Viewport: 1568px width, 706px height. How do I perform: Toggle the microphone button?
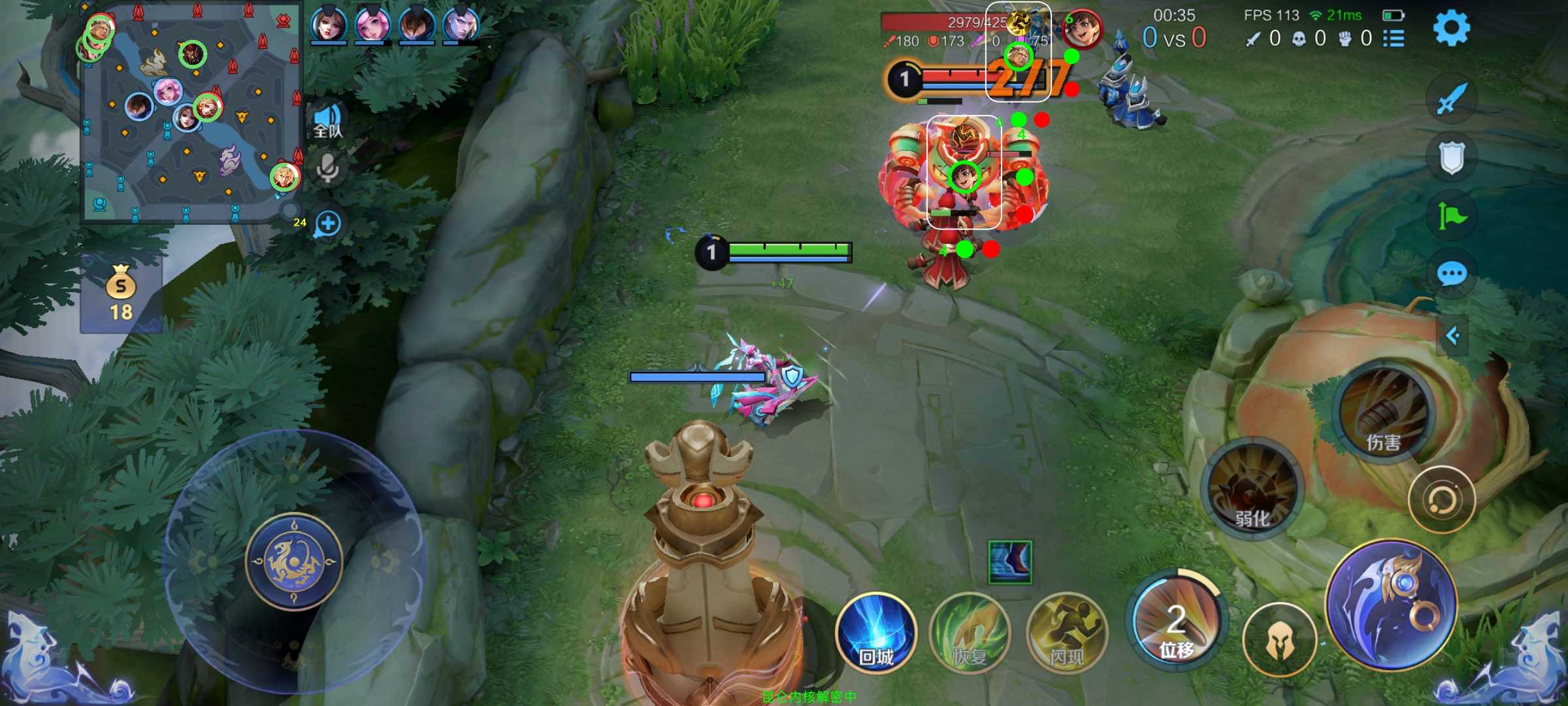[327, 169]
